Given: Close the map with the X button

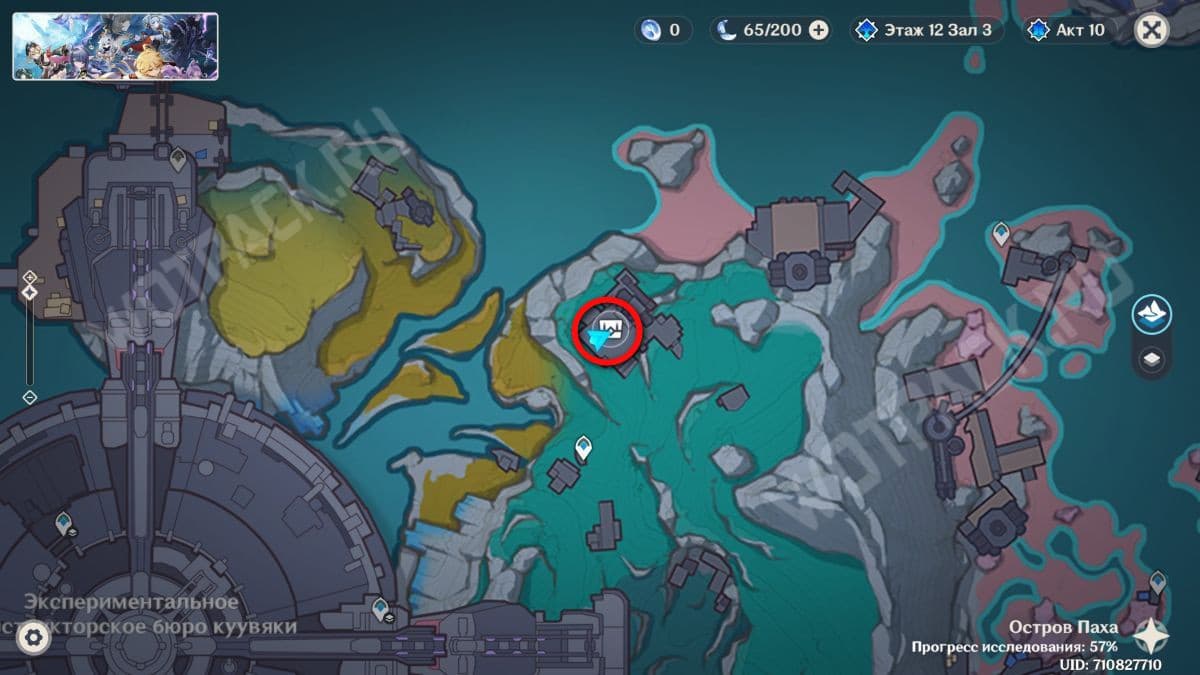Looking at the screenshot, I should (x=1152, y=30).
